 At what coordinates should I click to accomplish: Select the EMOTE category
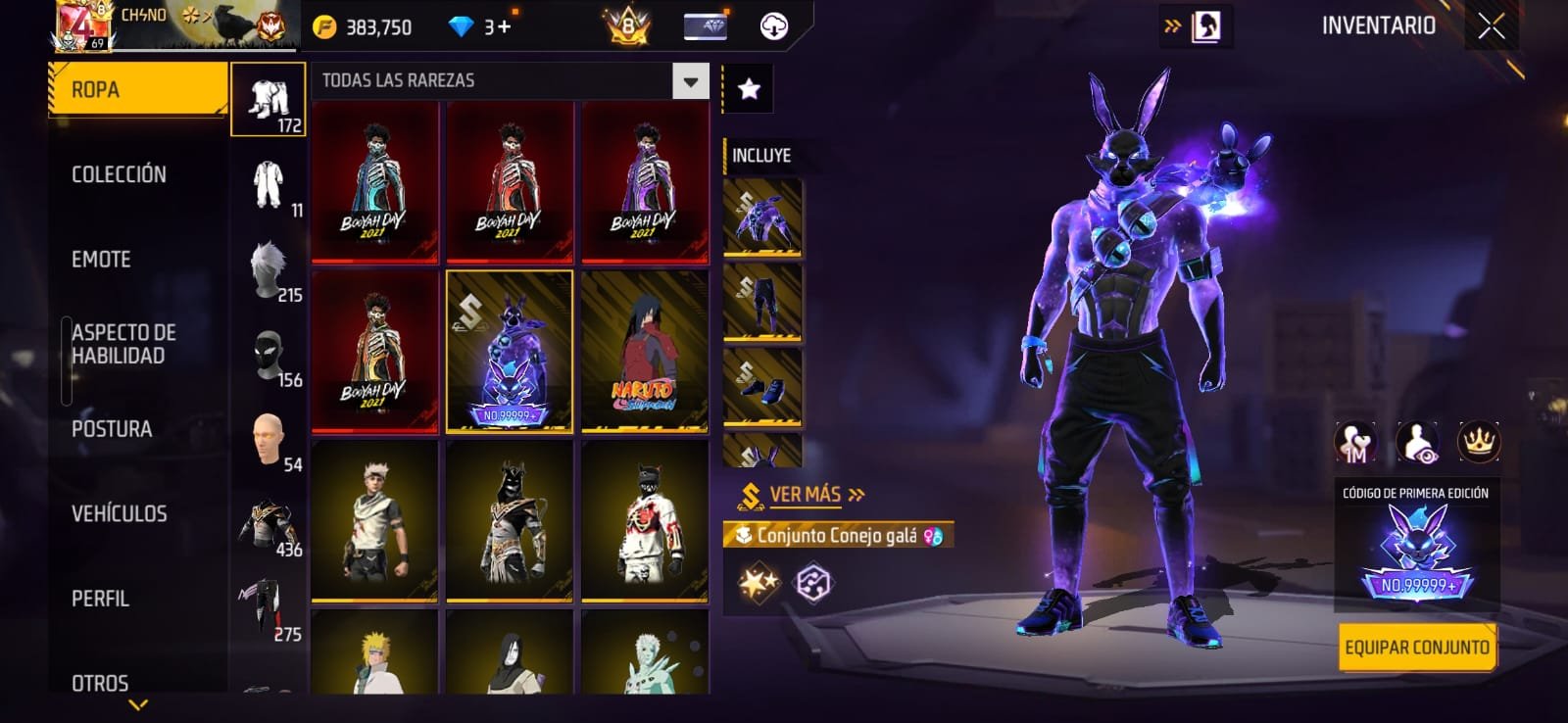pos(101,260)
